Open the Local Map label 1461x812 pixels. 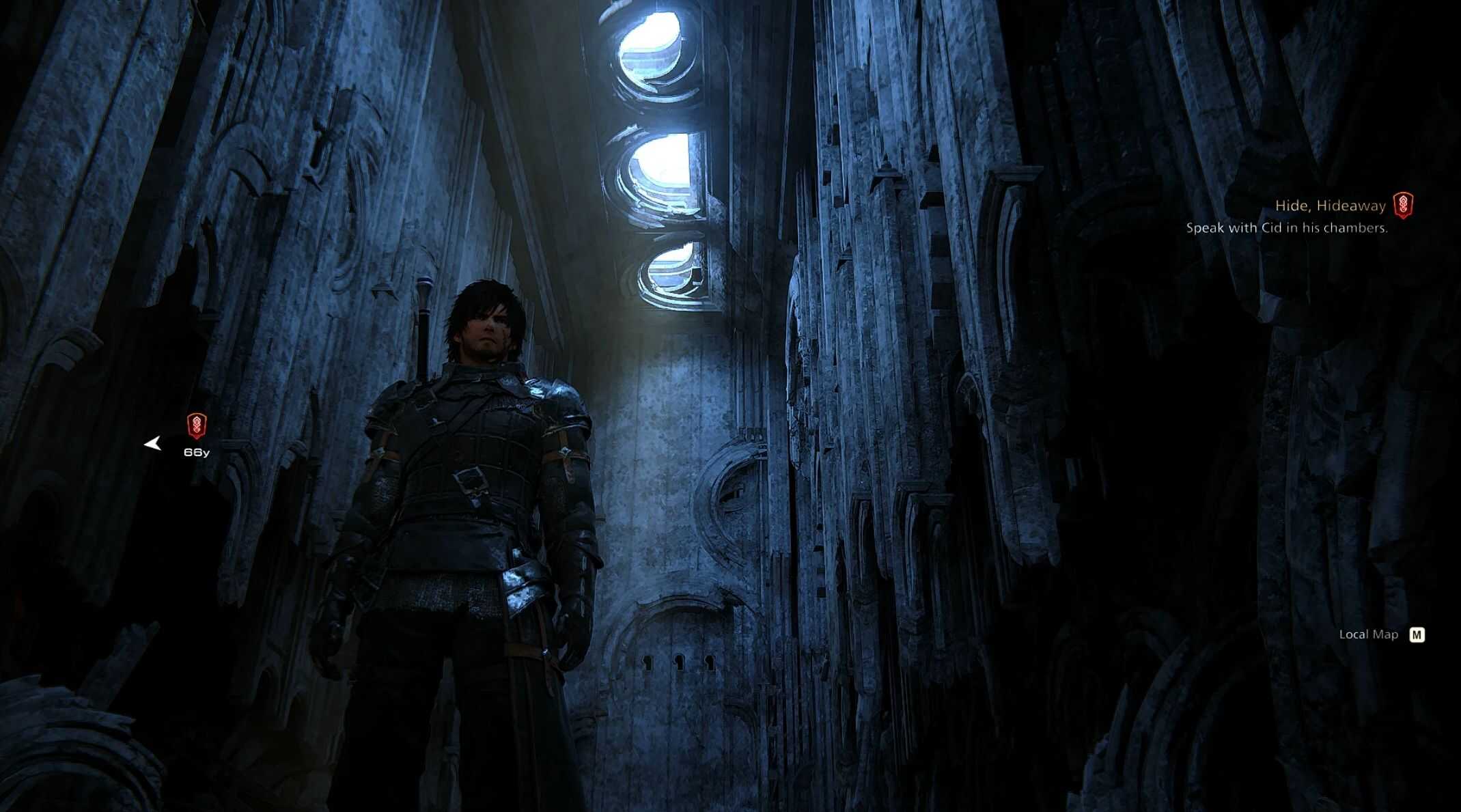click(x=1368, y=634)
